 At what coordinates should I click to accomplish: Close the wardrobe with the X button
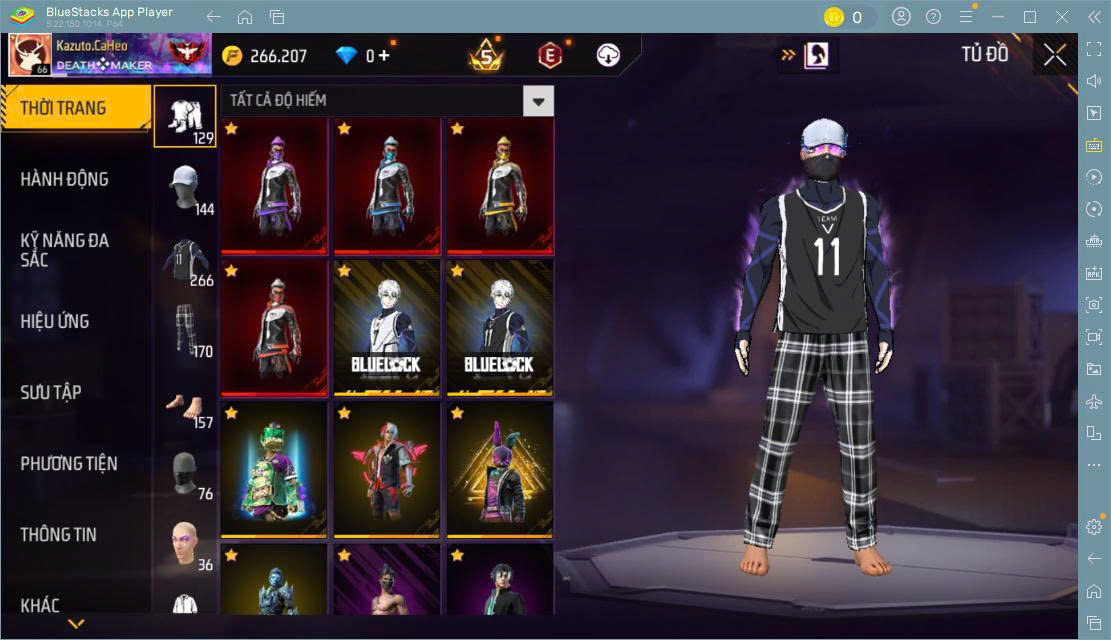click(1055, 56)
